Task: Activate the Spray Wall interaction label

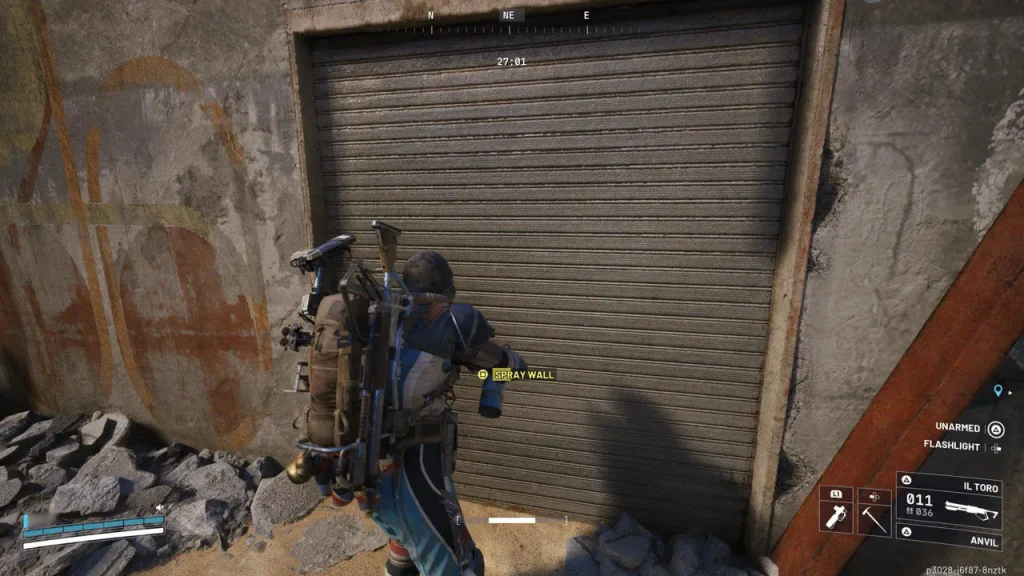Action: [x=523, y=375]
